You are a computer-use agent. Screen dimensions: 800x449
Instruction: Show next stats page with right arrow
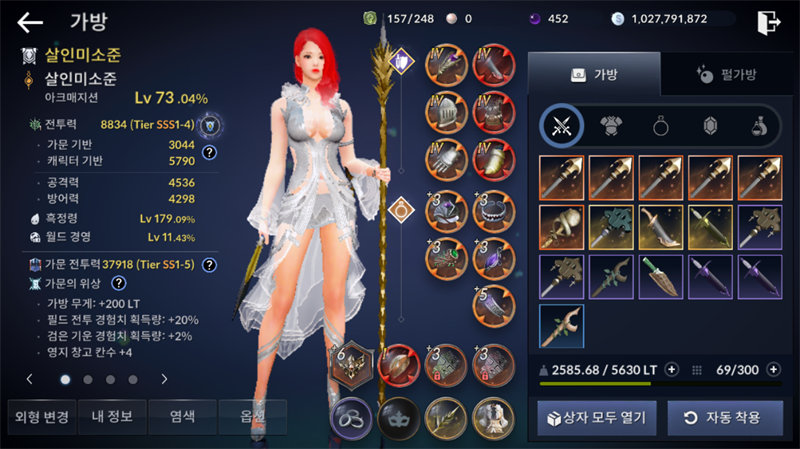pyautogui.click(x=164, y=379)
